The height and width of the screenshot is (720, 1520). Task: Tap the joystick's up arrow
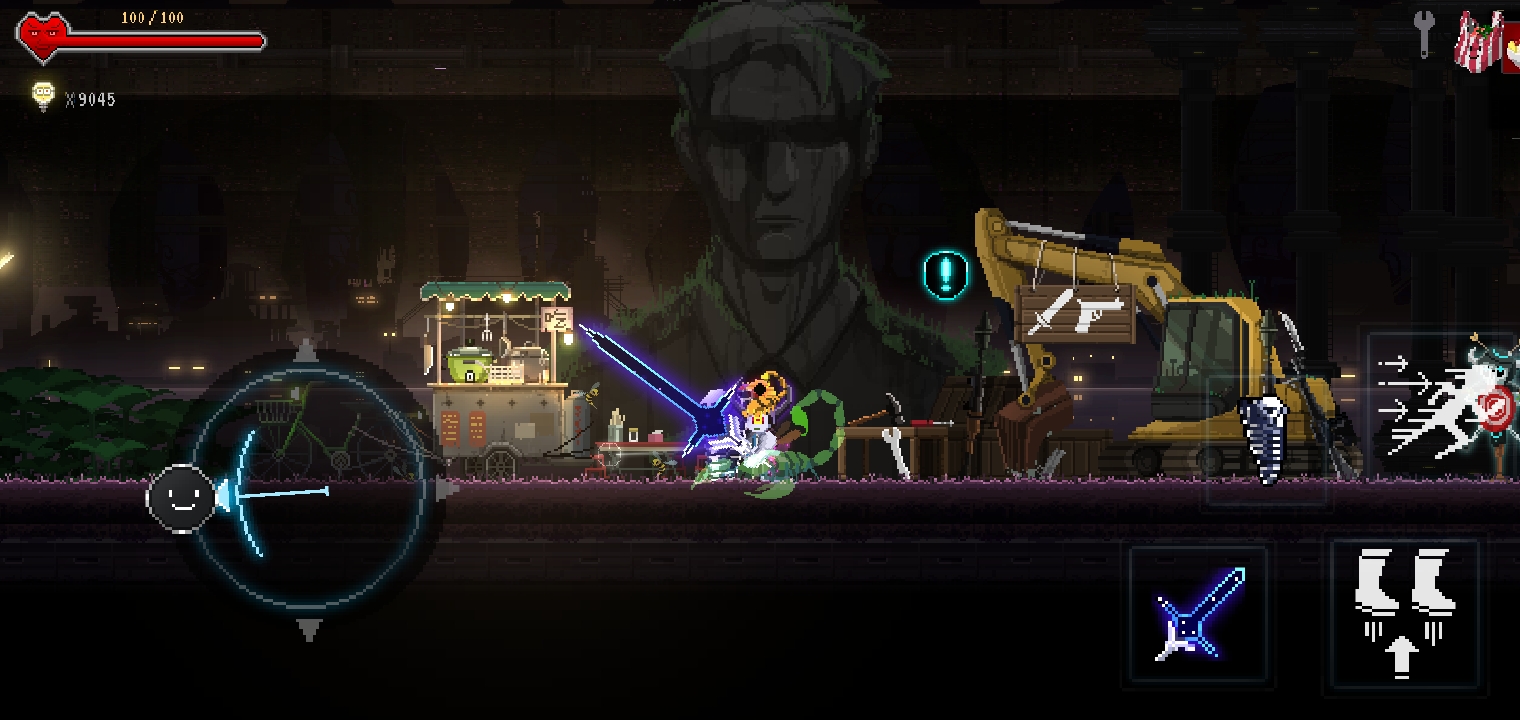(x=306, y=351)
